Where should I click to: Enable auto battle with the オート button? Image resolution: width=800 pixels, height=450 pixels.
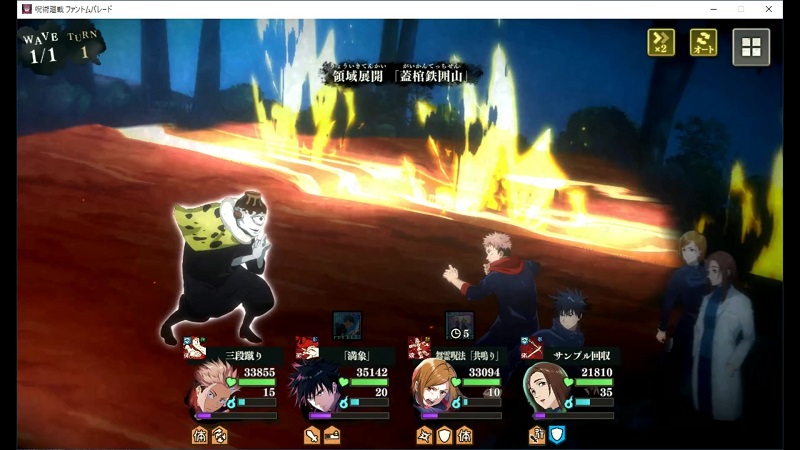point(704,43)
